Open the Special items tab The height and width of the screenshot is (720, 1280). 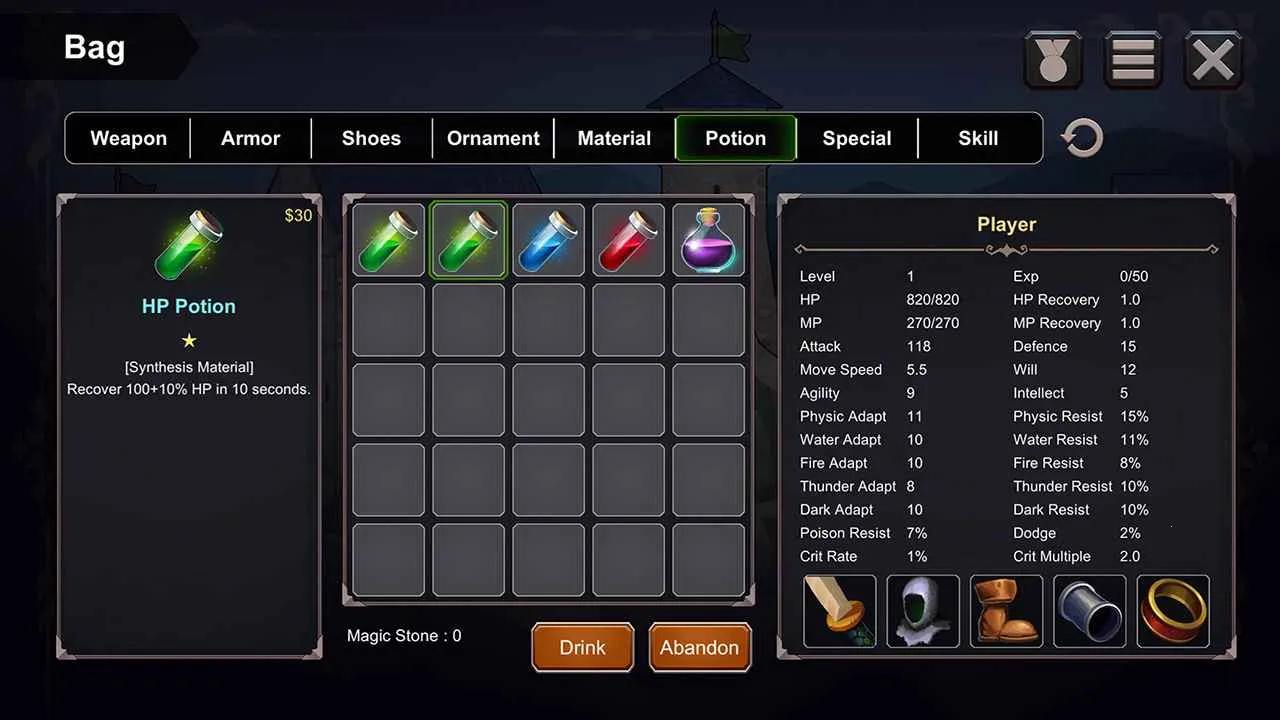[857, 138]
